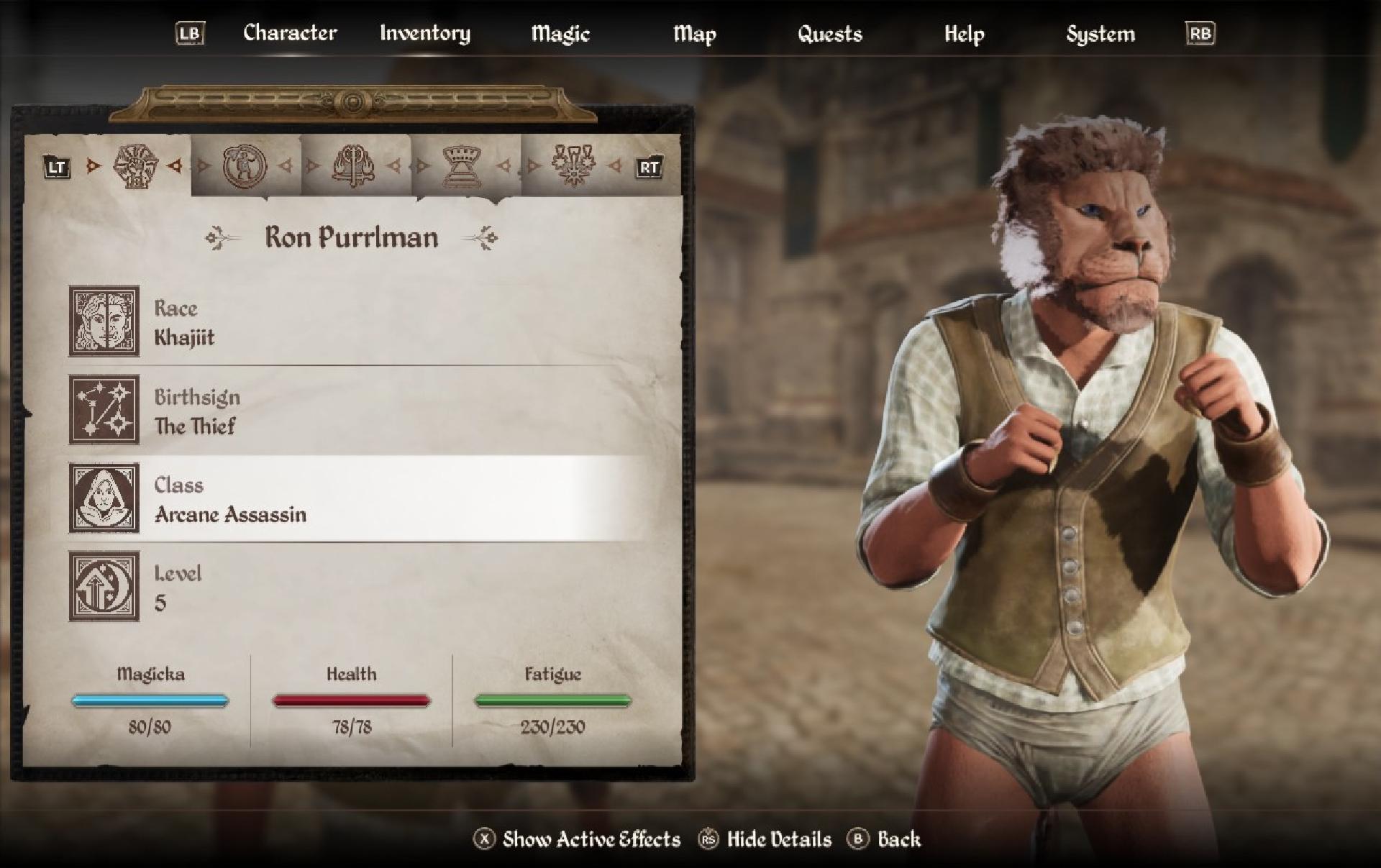This screenshot has height=868, width=1381.
Task: Select the character overview sub-tab icon
Action: coord(135,167)
